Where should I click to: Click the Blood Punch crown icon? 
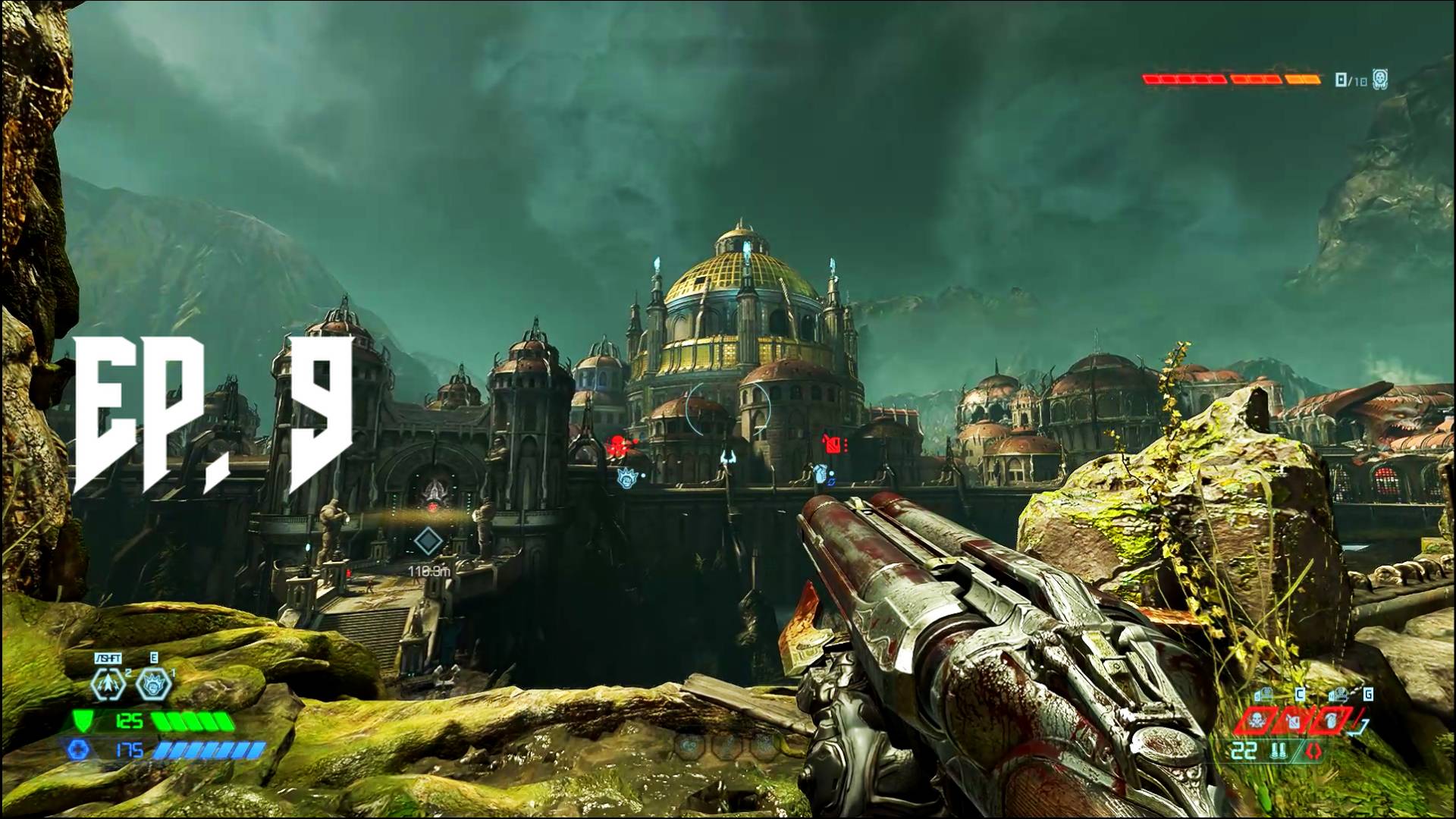click(152, 684)
